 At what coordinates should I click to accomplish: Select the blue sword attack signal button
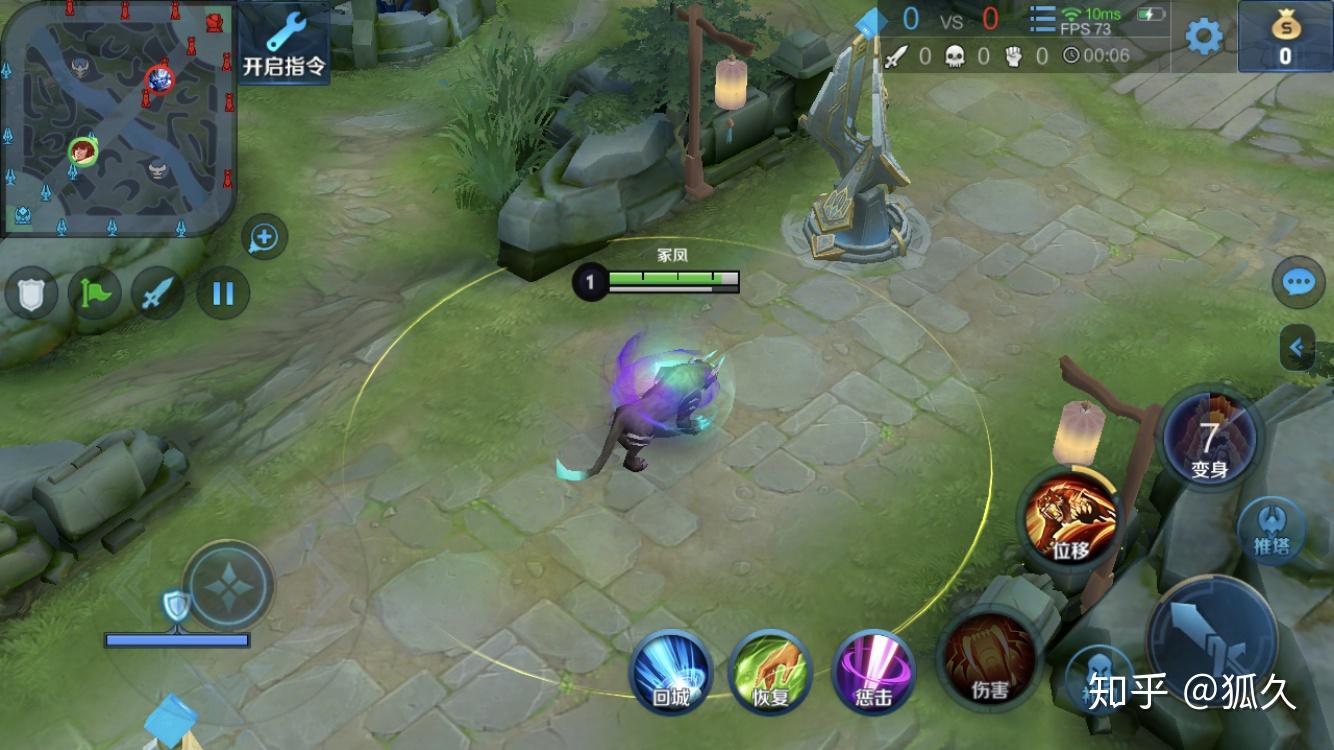click(x=158, y=294)
